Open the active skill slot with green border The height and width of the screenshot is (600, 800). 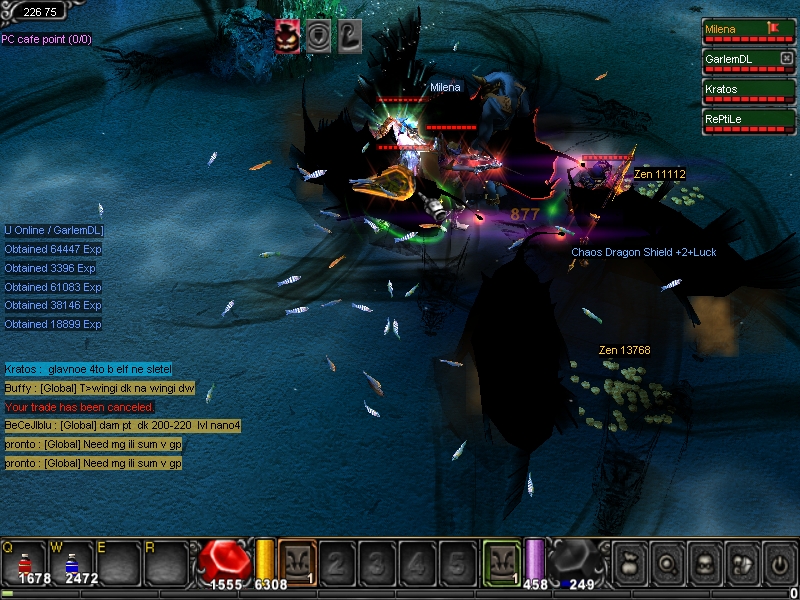click(x=501, y=561)
